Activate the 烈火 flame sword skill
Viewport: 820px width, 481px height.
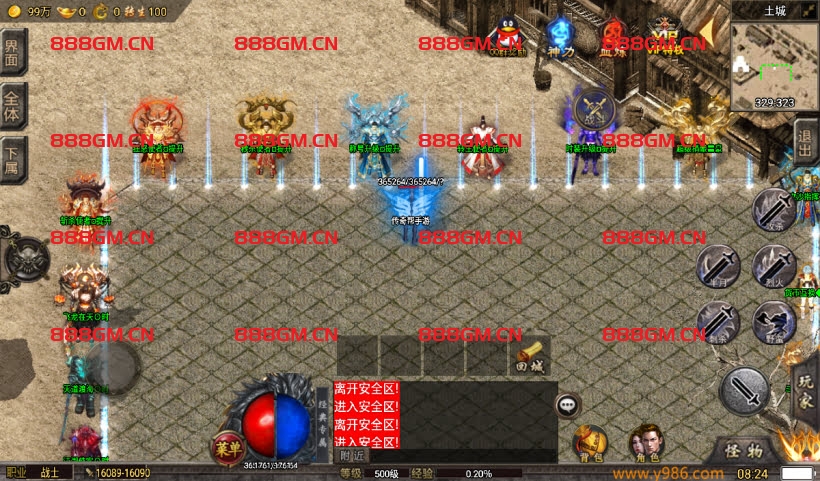(x=773, y=266)
